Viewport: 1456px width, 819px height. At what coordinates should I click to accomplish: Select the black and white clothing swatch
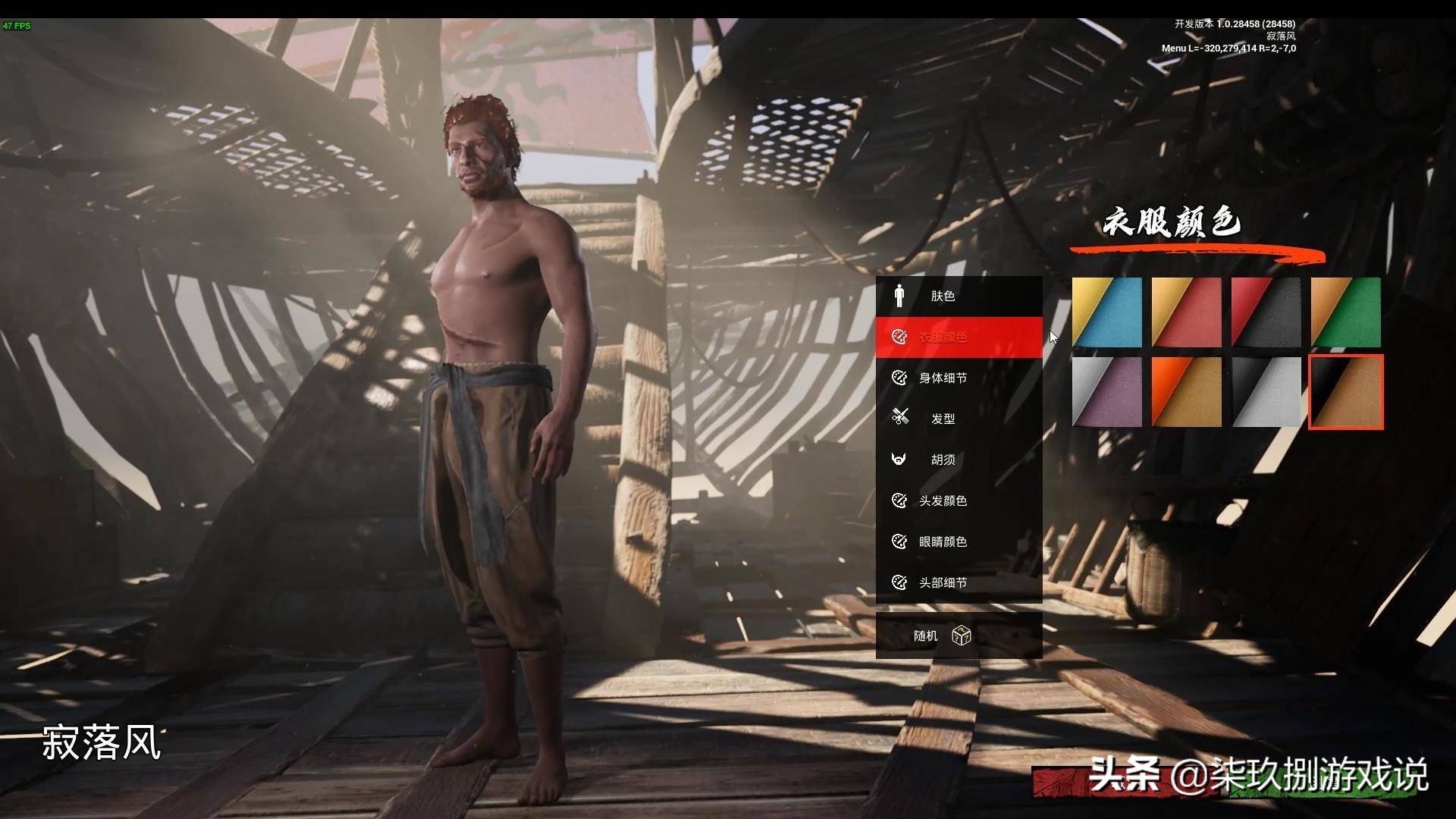[1266, 392]
